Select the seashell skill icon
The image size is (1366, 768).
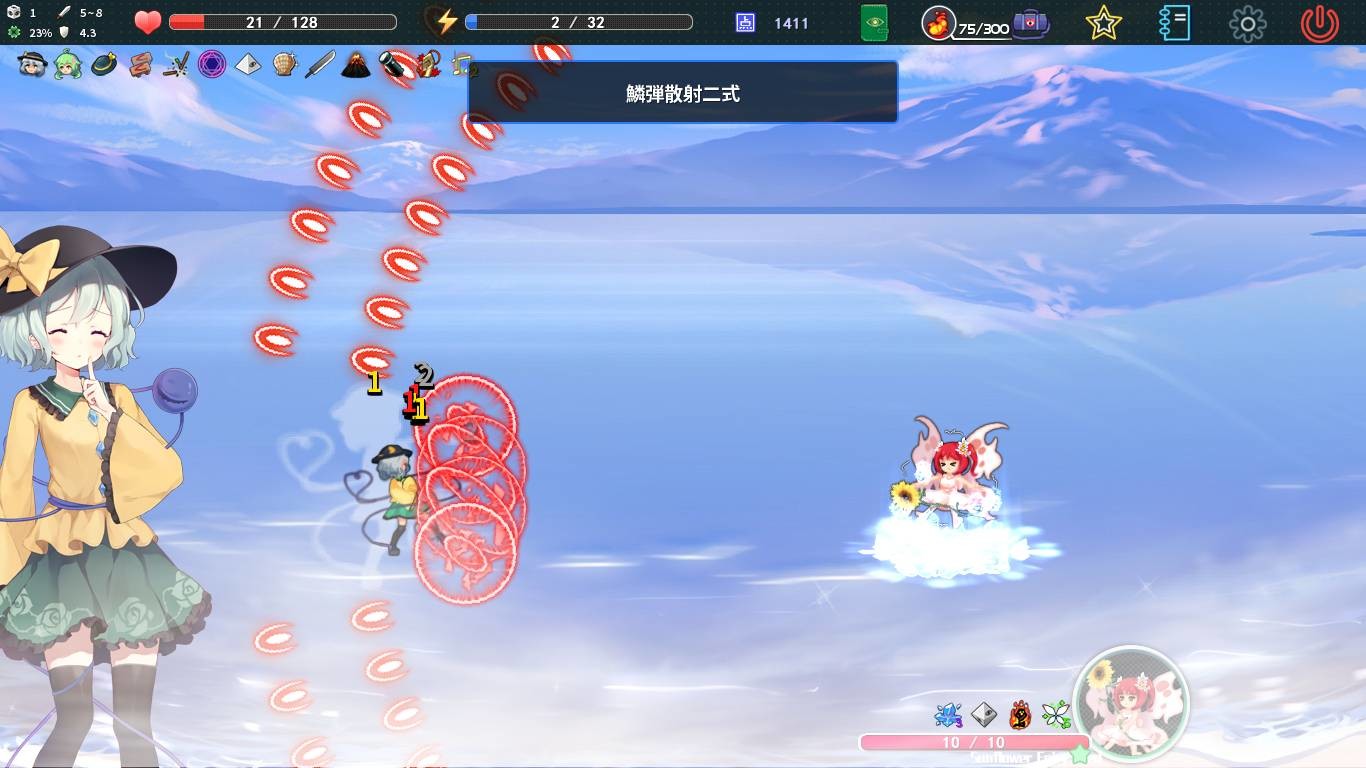[x=281, y=65]
